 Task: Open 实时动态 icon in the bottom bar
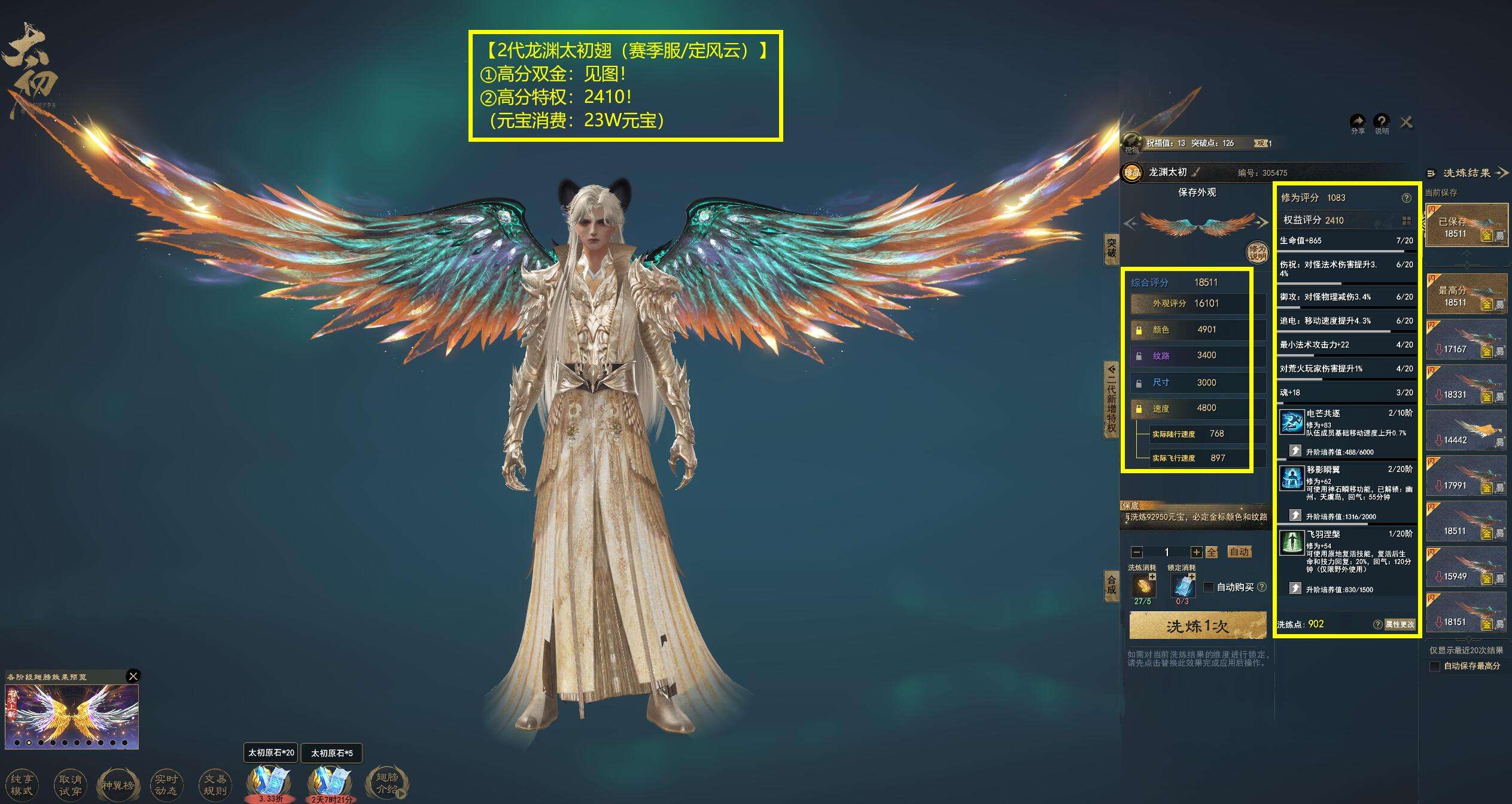pyautogui.click(x=168, y=784)
